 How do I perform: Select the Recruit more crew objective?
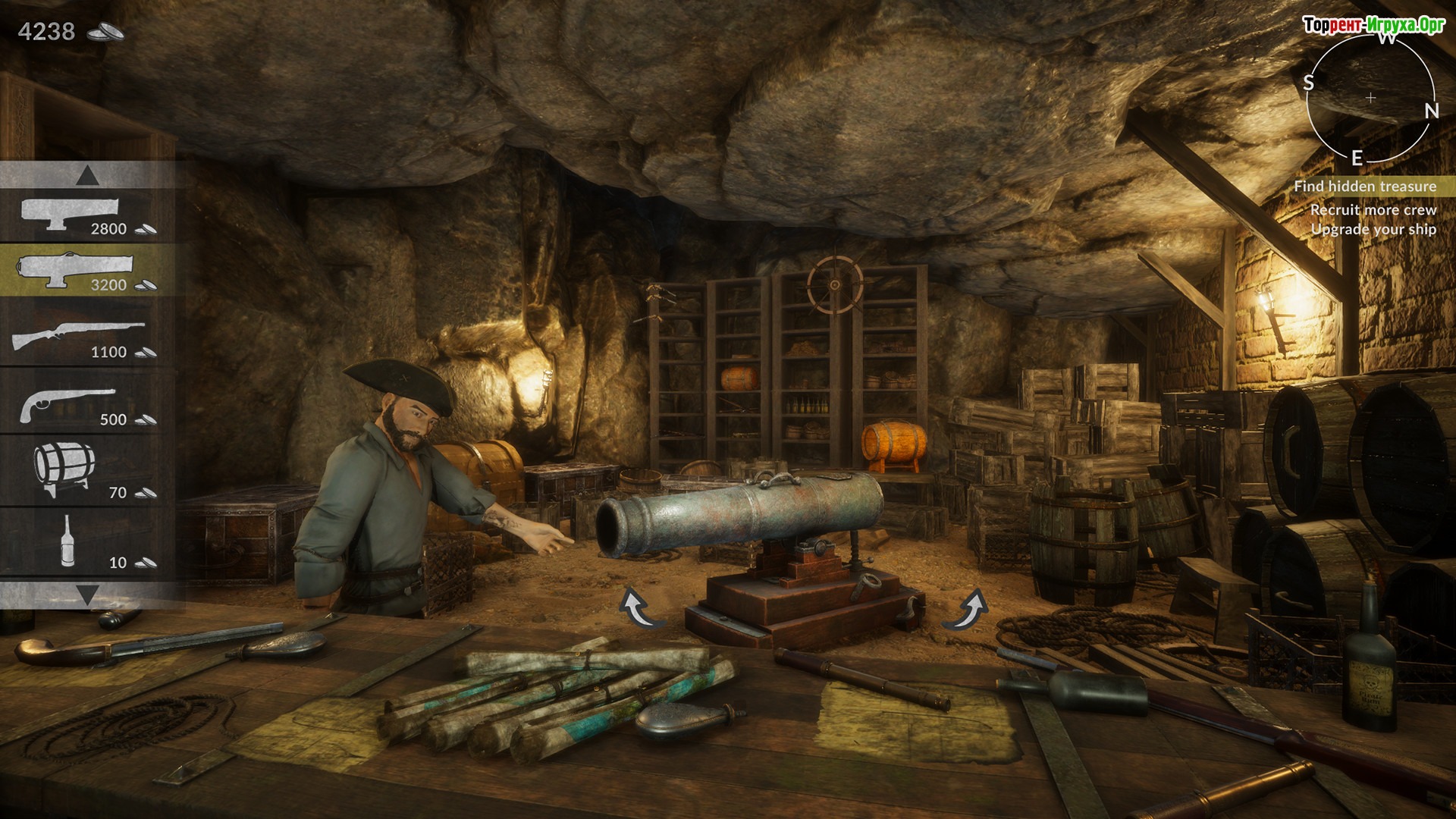(1373, 209)
